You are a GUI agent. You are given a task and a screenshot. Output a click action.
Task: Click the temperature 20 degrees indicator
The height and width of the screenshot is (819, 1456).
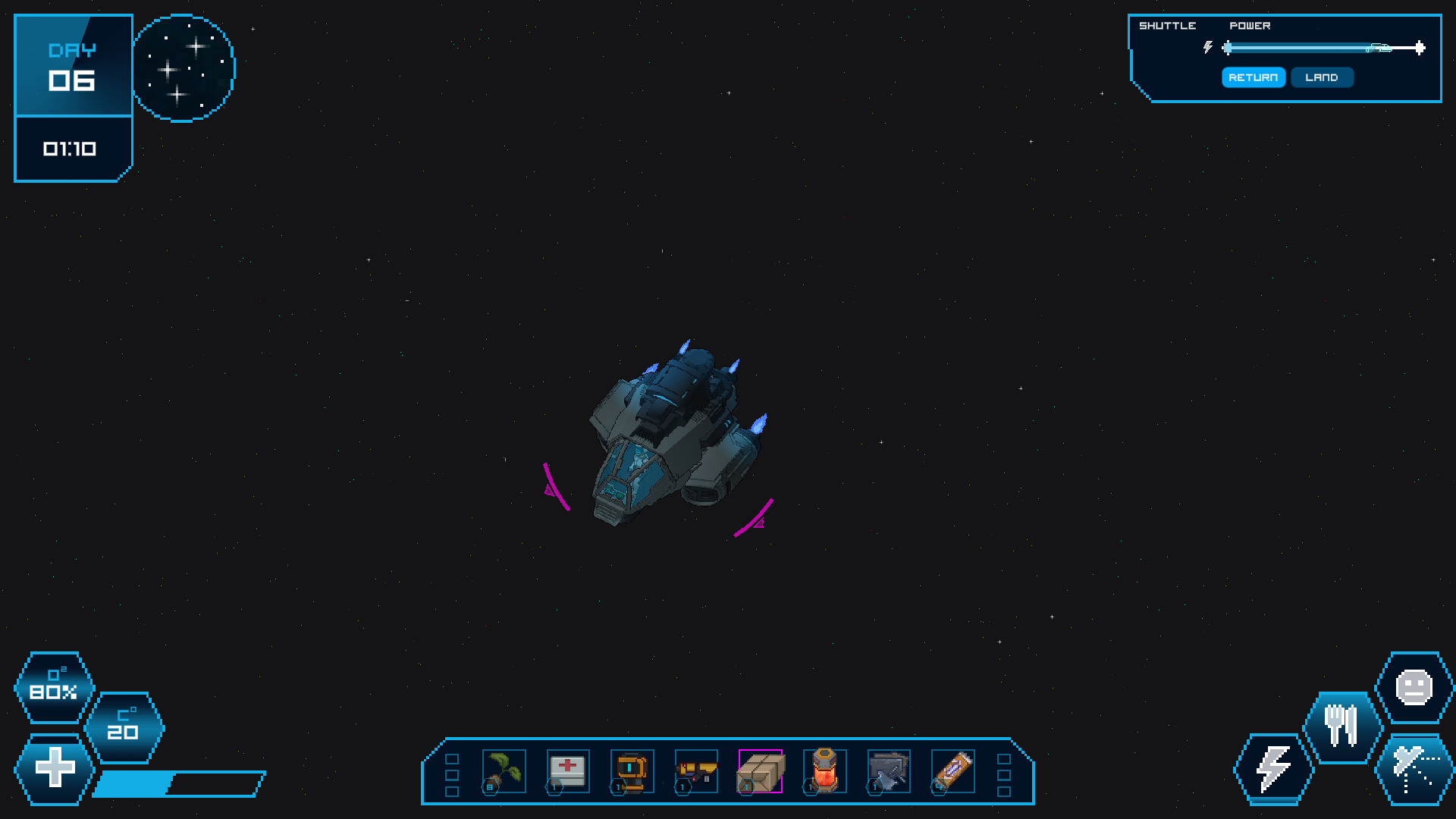pyautogui.click(x=124, y=726)
